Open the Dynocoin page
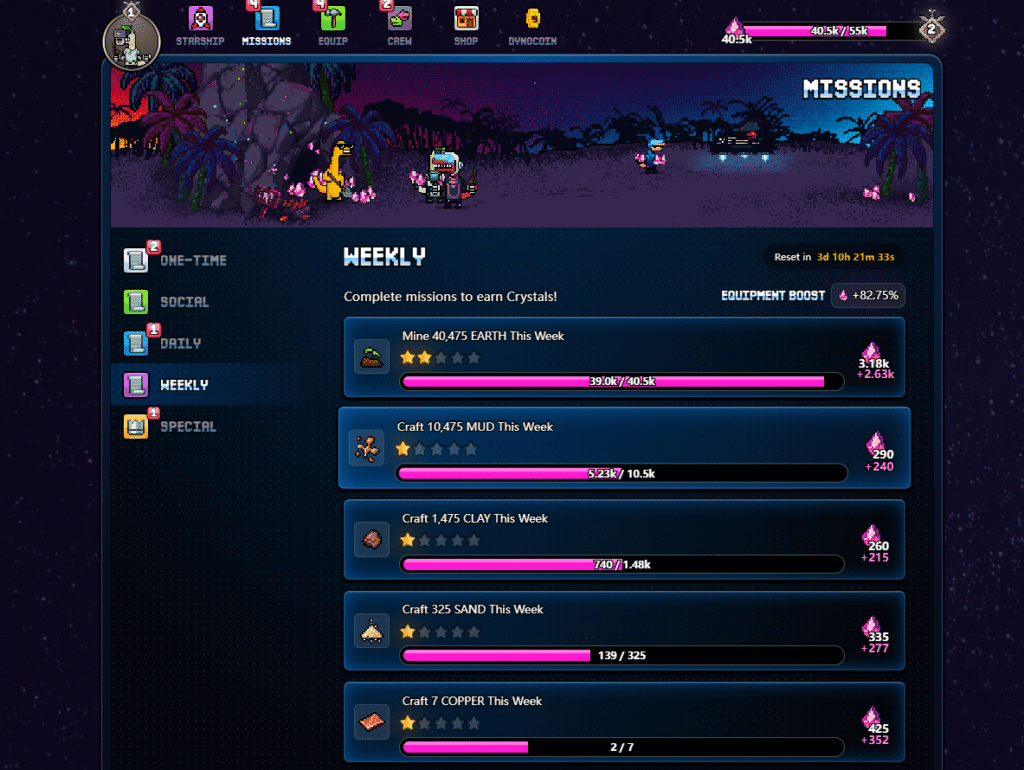The height and width of the screenshot is (770, 1024). (532, 27)
